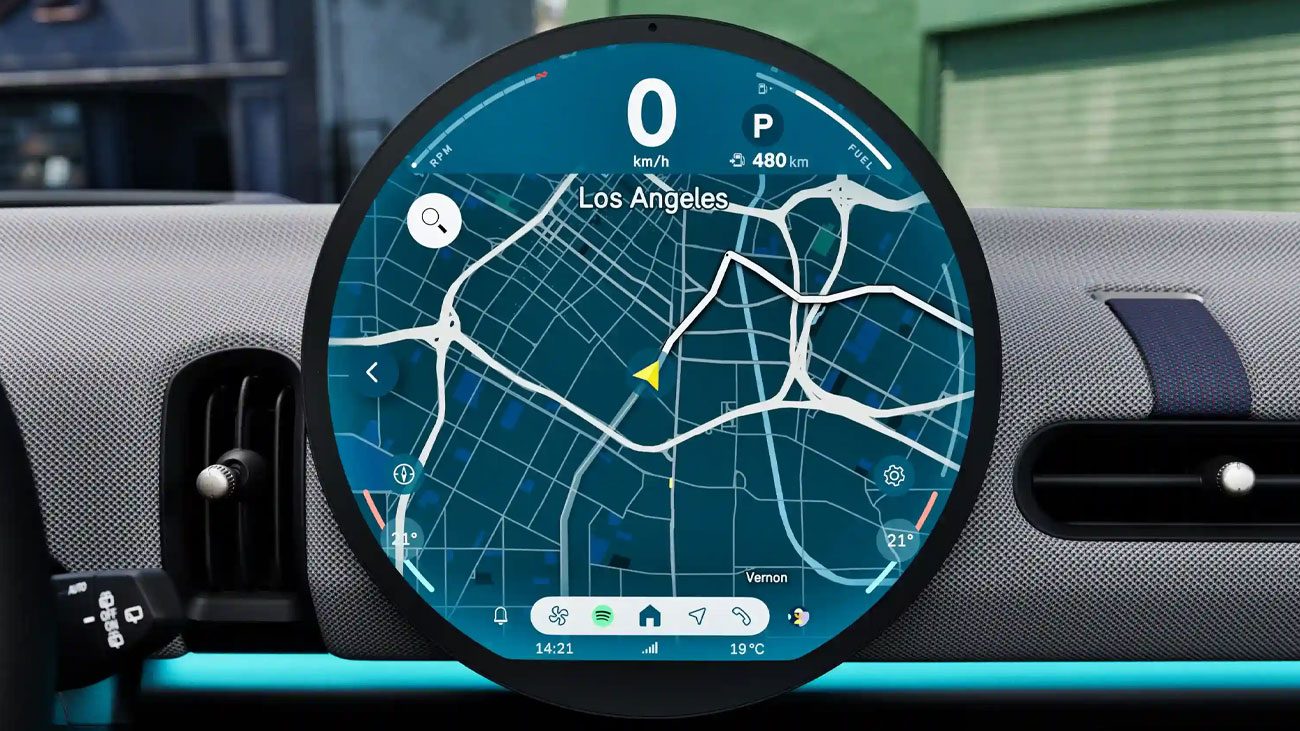Launch Spotify from the dock
1300x731 pixels.
602,616
